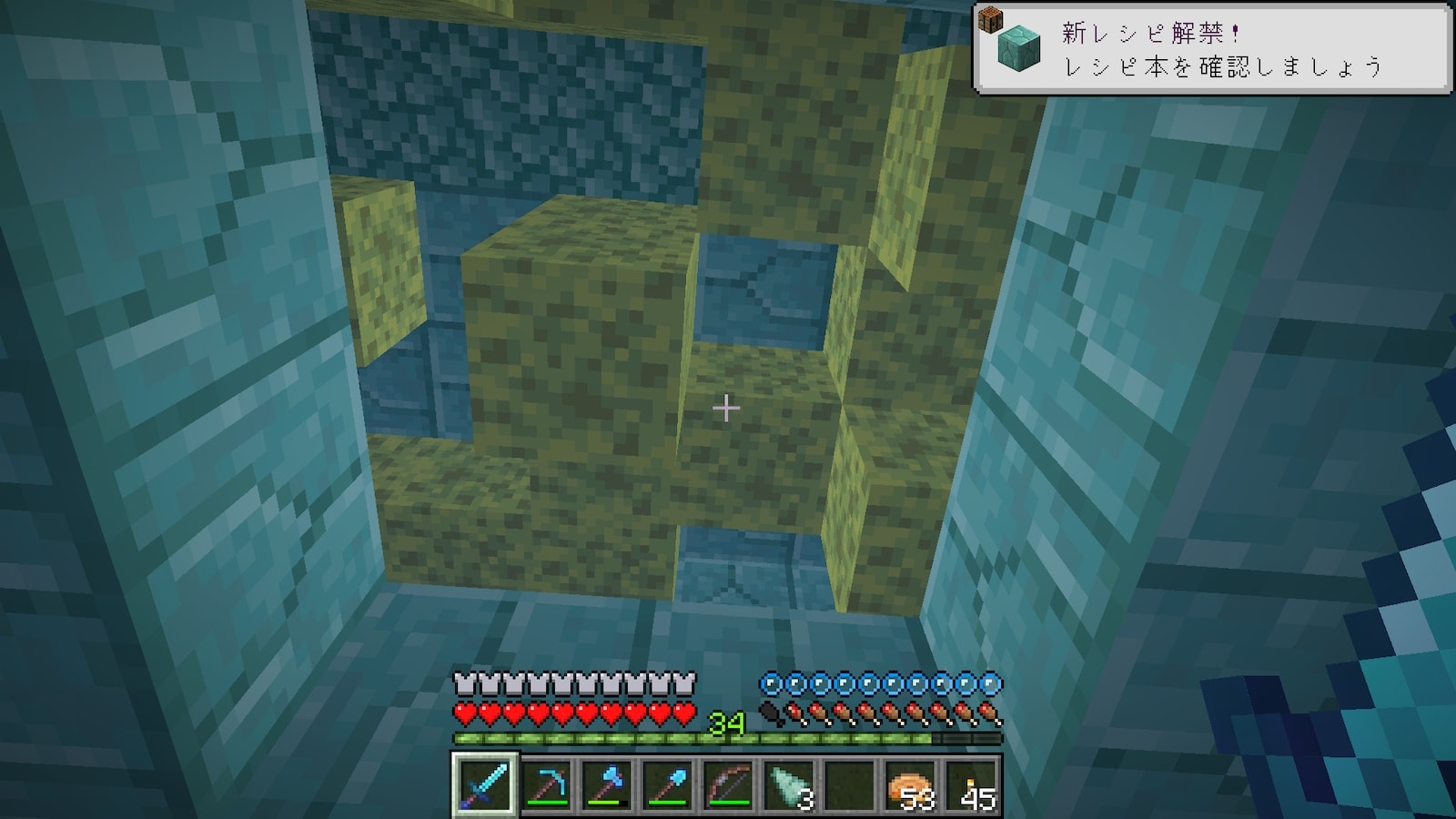Select the diamond pickaxe slot
Screen dimensions: 1456x819
pyautogui.click(x=546, y=783)
